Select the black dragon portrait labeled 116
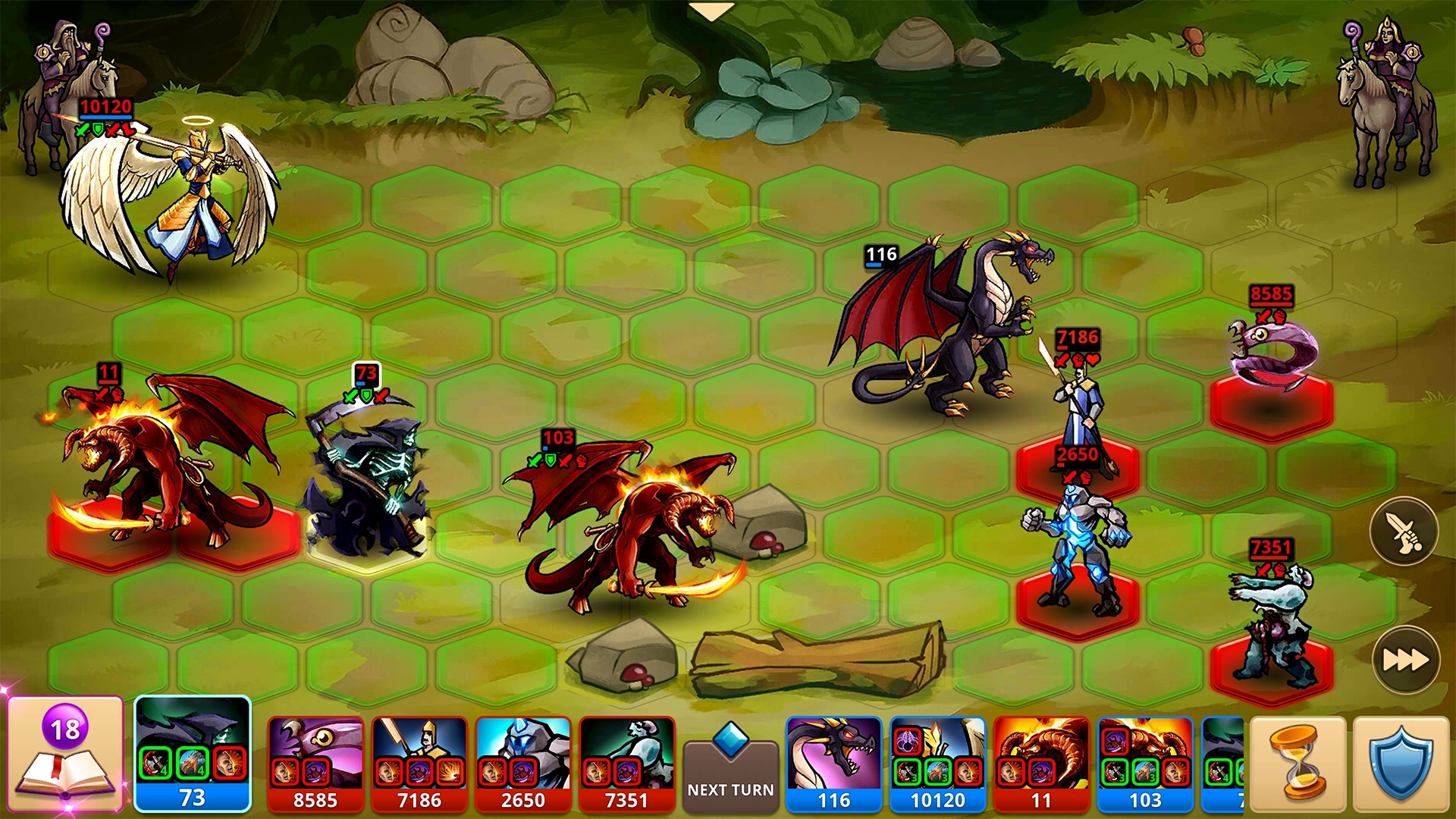Image resolution: width=1456 pixels, height=819 pixels. 834,763
